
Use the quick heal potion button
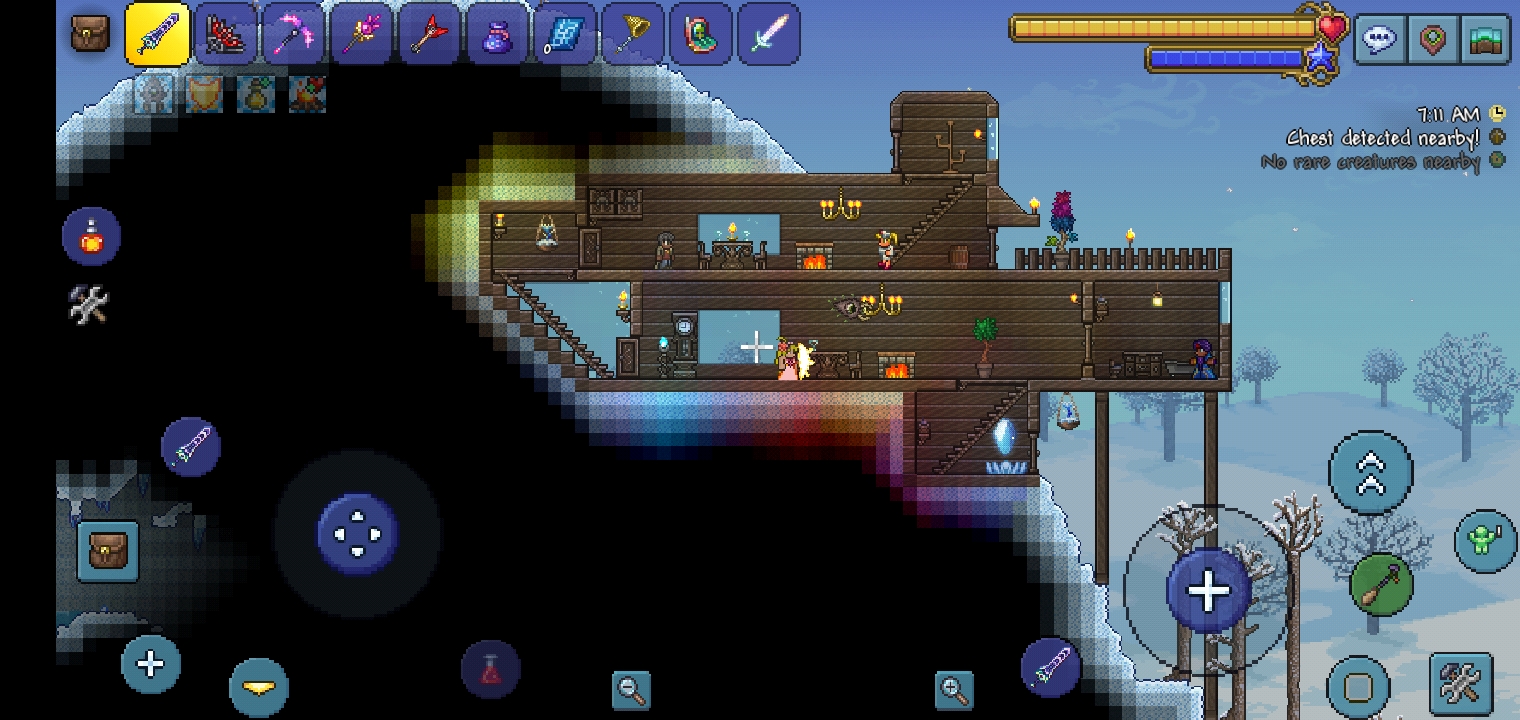(91, 237)
